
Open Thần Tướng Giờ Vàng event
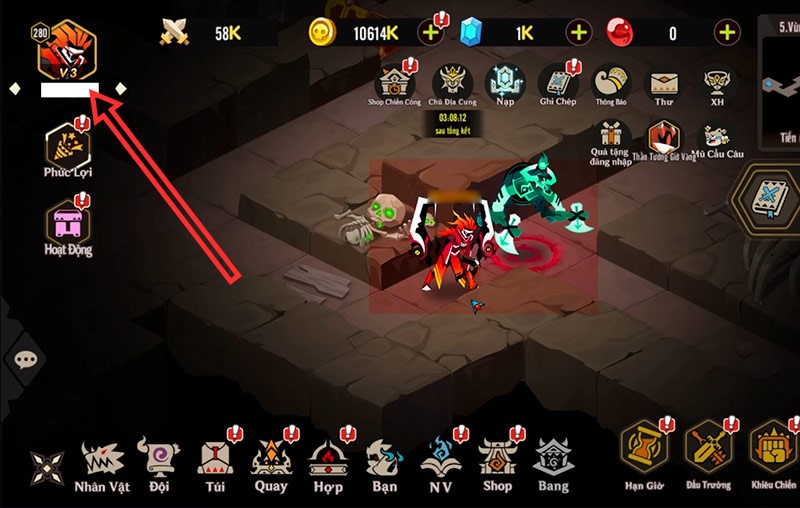(663, 139)
